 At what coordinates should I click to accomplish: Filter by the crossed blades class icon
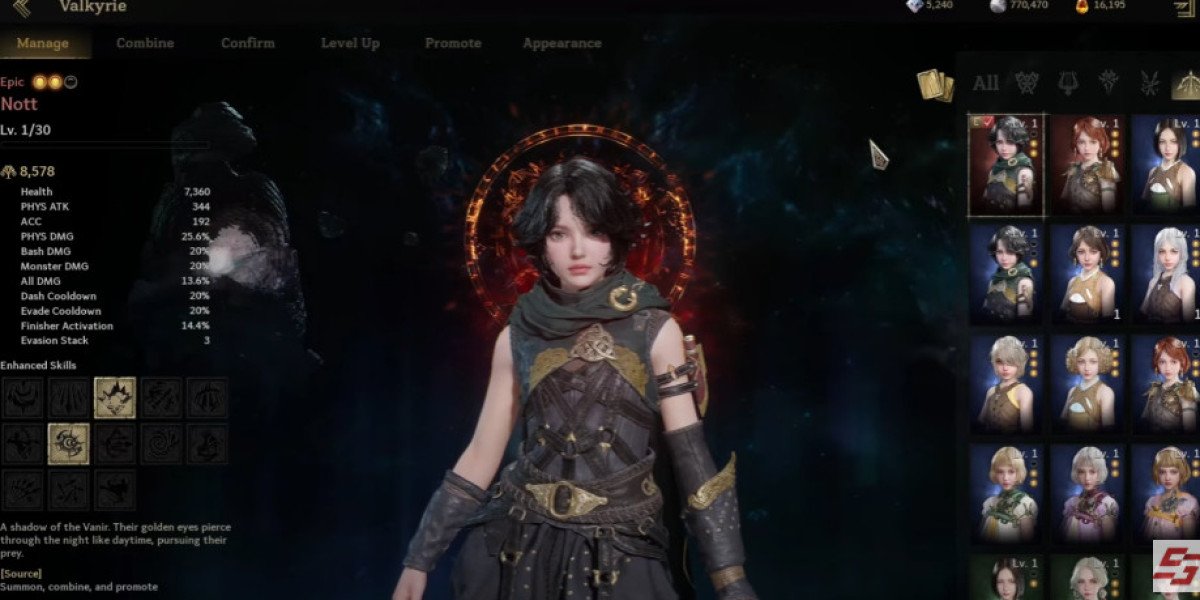coord(1148,83)
